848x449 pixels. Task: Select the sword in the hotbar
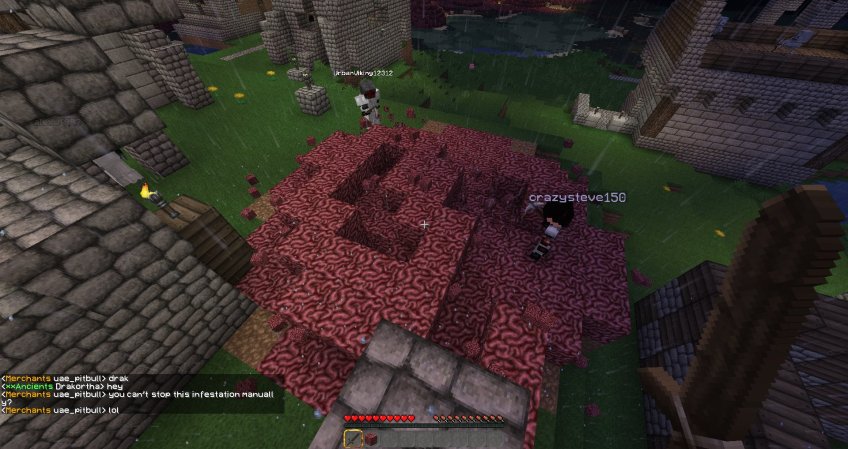pos(353,438)
